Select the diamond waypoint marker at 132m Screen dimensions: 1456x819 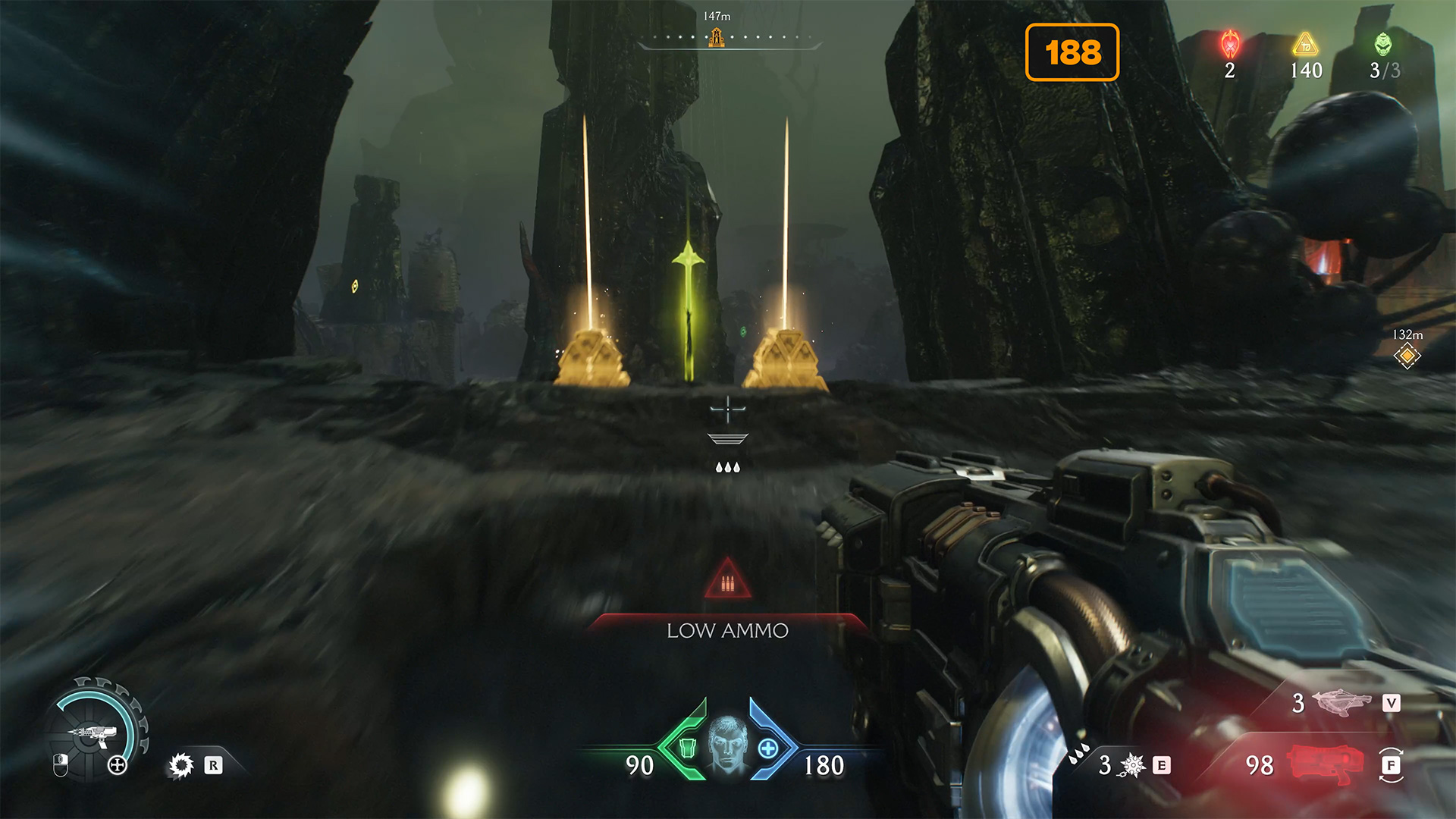point(1407,355)
